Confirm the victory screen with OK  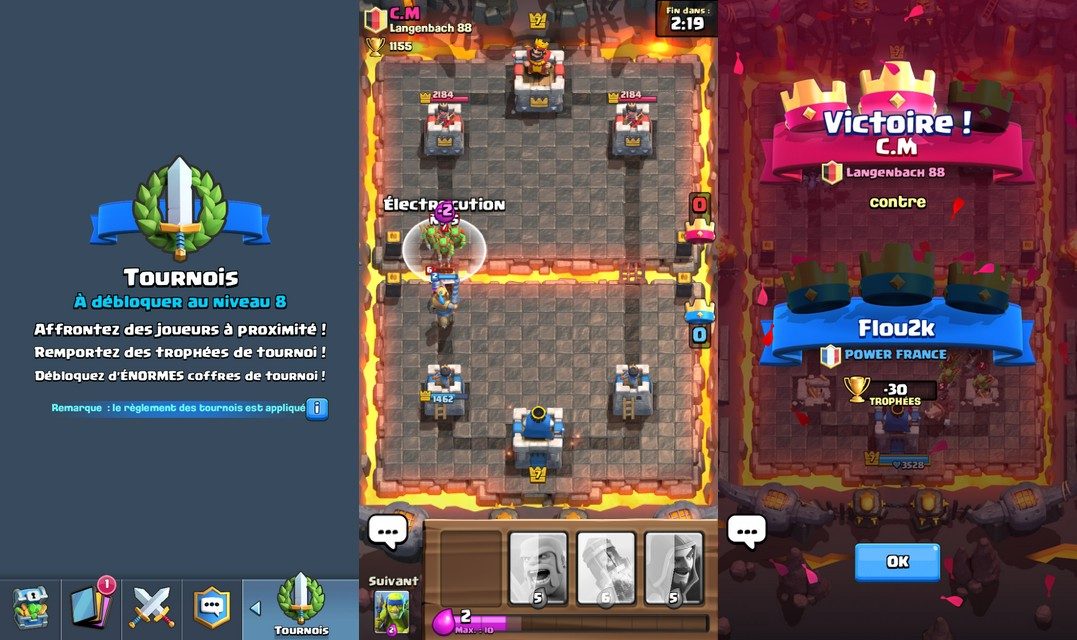point(897,561)
